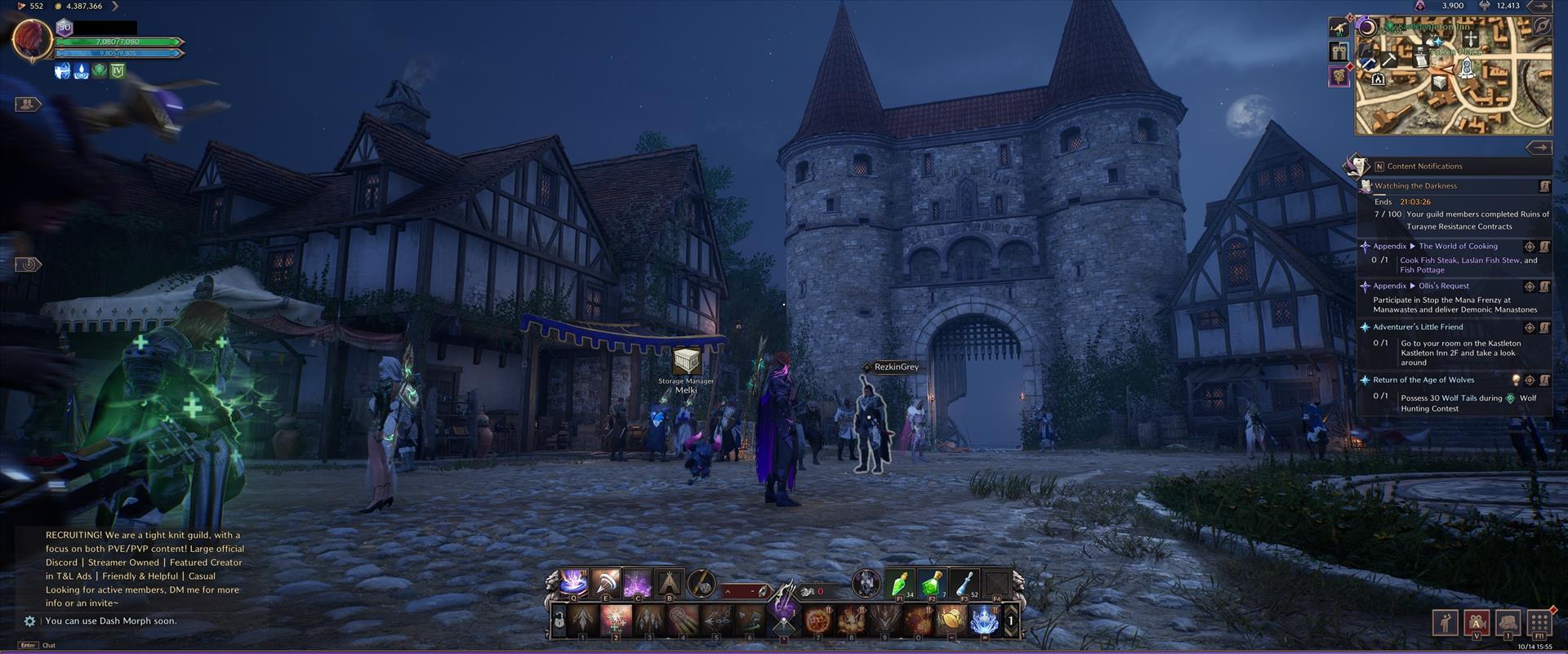Open the grid main menu button

[x=1539, y=622]
